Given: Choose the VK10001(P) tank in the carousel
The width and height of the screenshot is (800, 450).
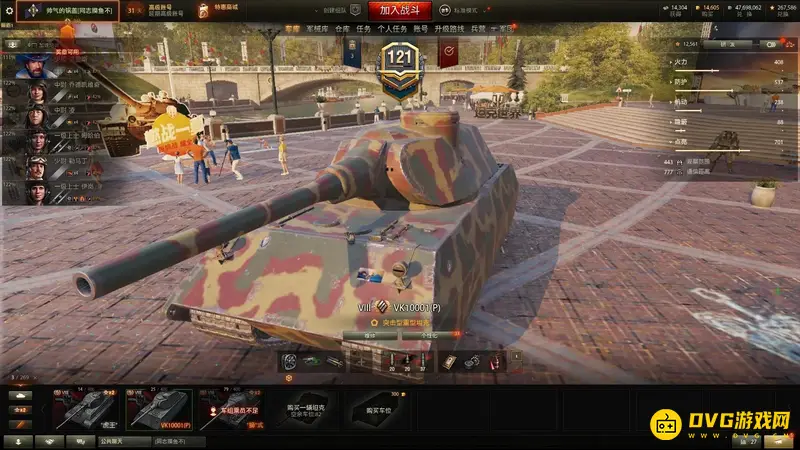Looking at the screenshot, I should pos(159,409).
